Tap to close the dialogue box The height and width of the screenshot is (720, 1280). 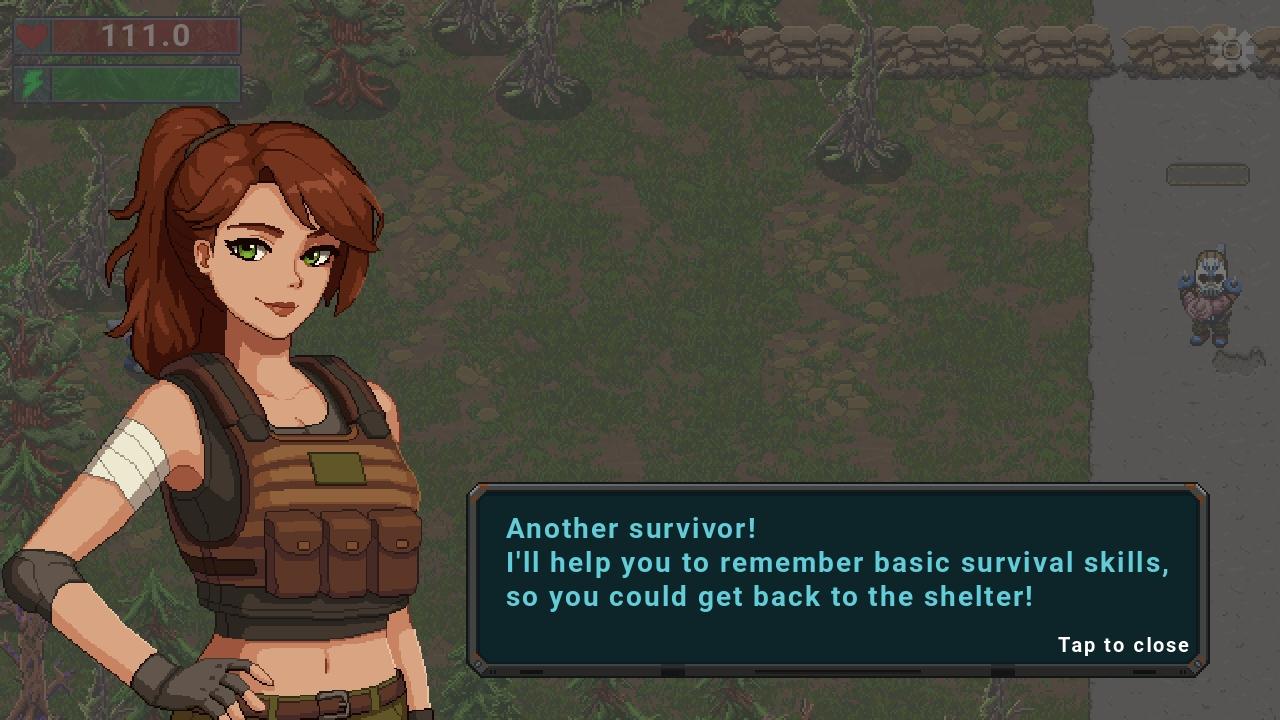click(x=1123, y=645)
